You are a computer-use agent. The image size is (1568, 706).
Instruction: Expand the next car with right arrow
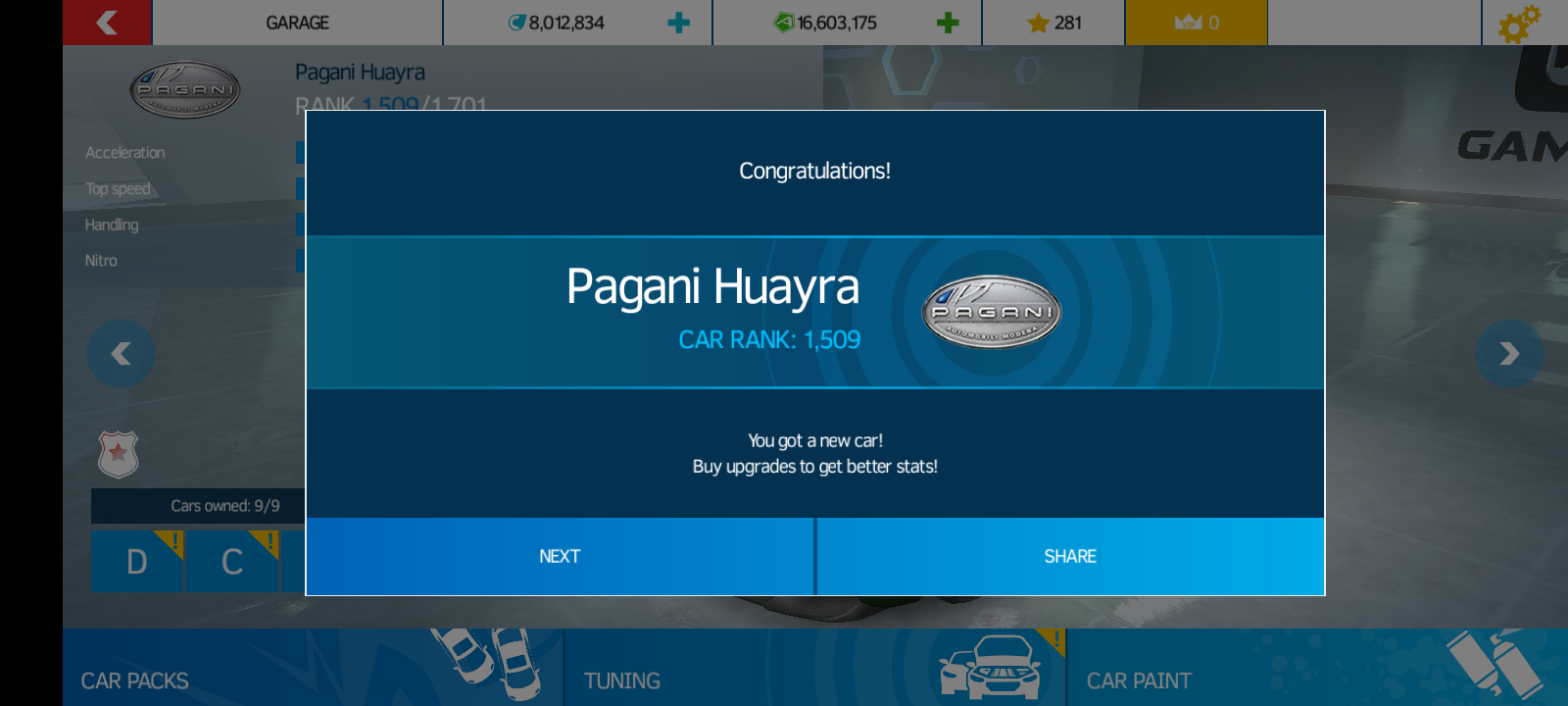coord(1509,354)
